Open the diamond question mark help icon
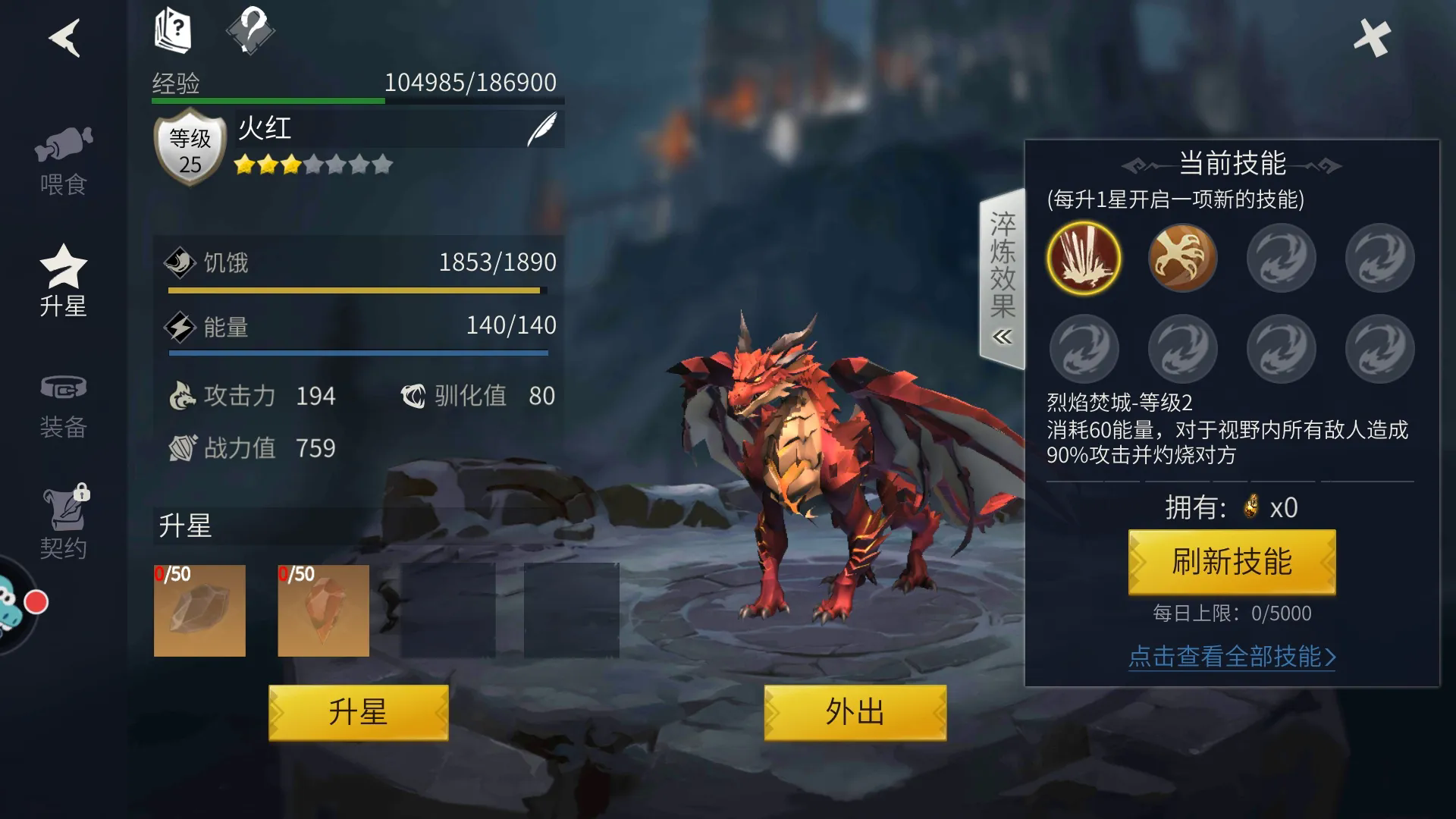Image resolution: width=1456 pixels, height=819 pixels. tap(250, 31)
